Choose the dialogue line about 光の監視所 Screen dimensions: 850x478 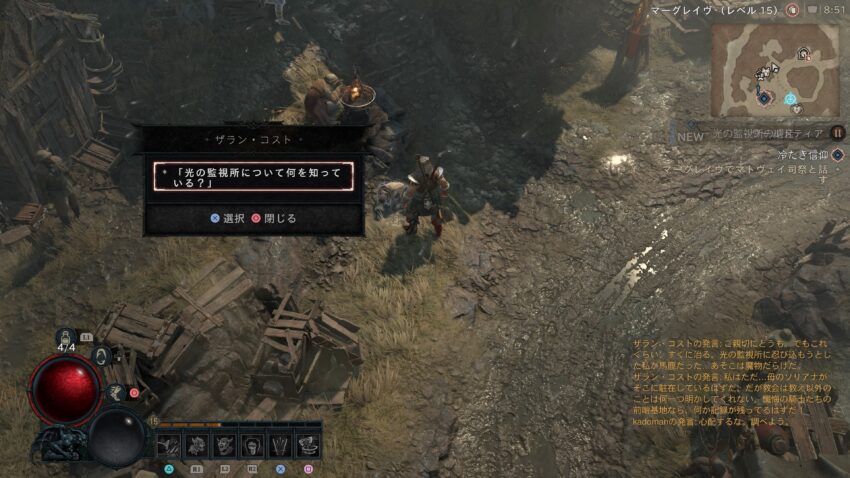pos(253,176)
